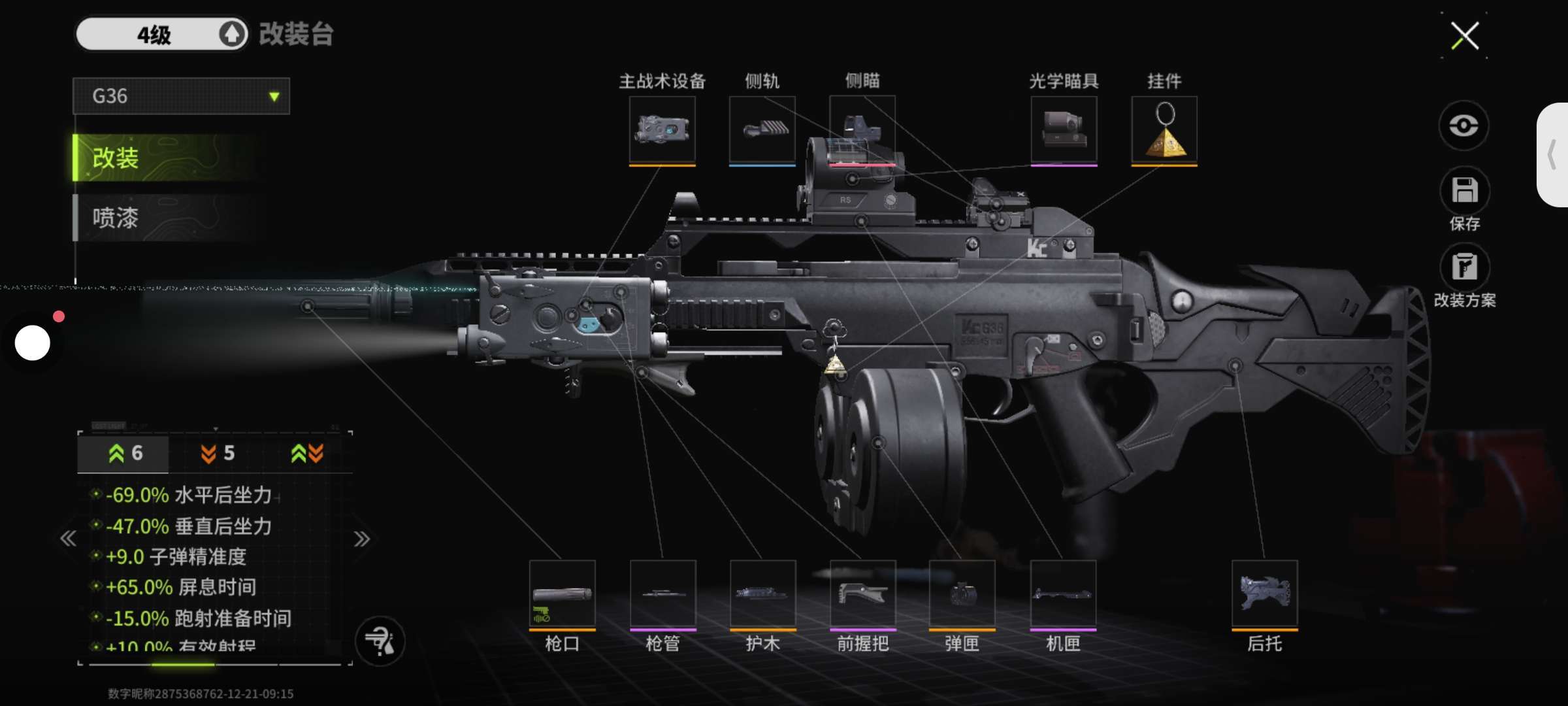Open the G36 weapon dropdown

181,97
